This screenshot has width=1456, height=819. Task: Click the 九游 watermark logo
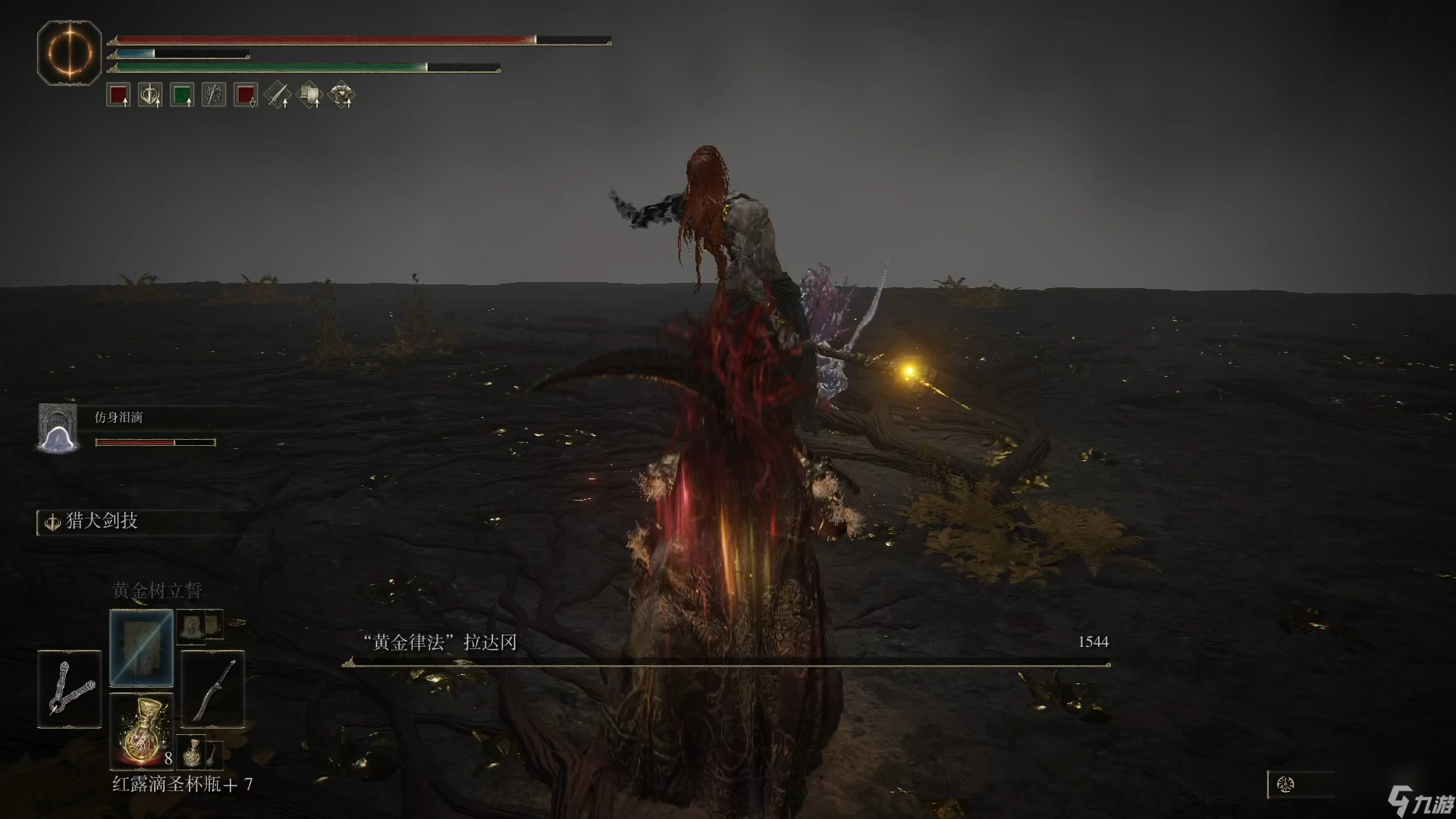(x=1420, y=803)
